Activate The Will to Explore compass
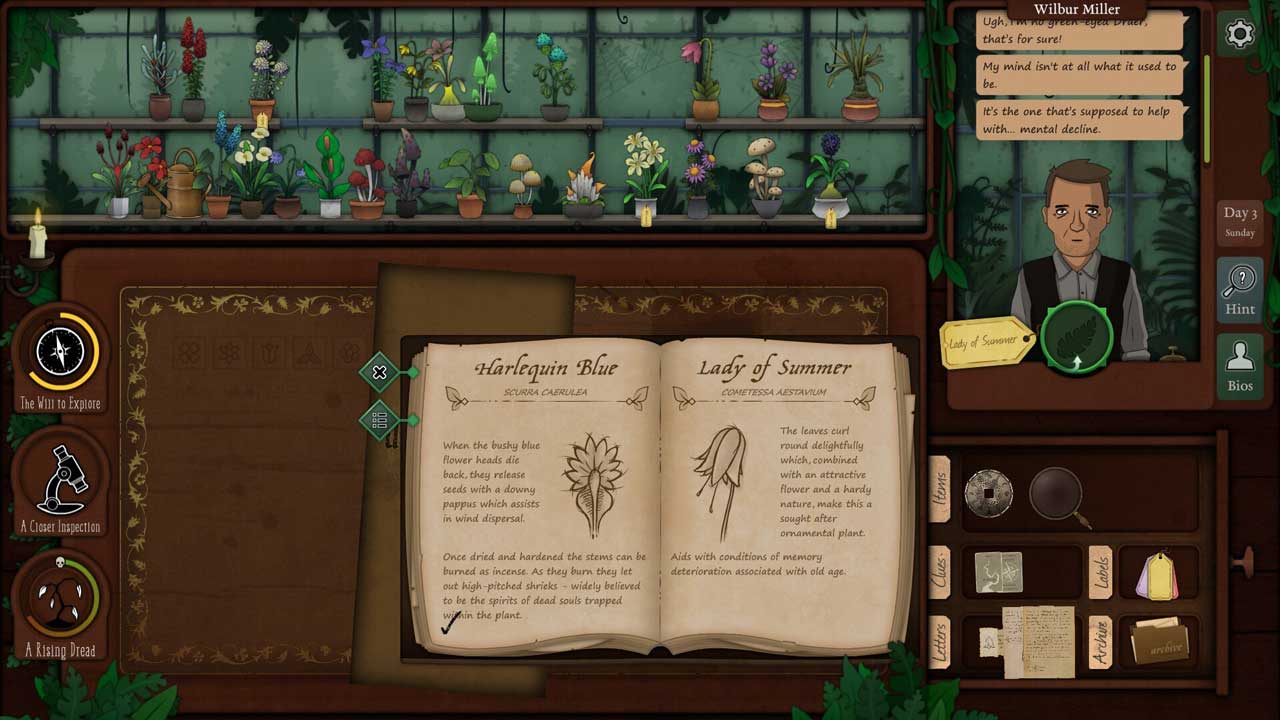This screenshot has height=720, width=1280. point(60,353)
